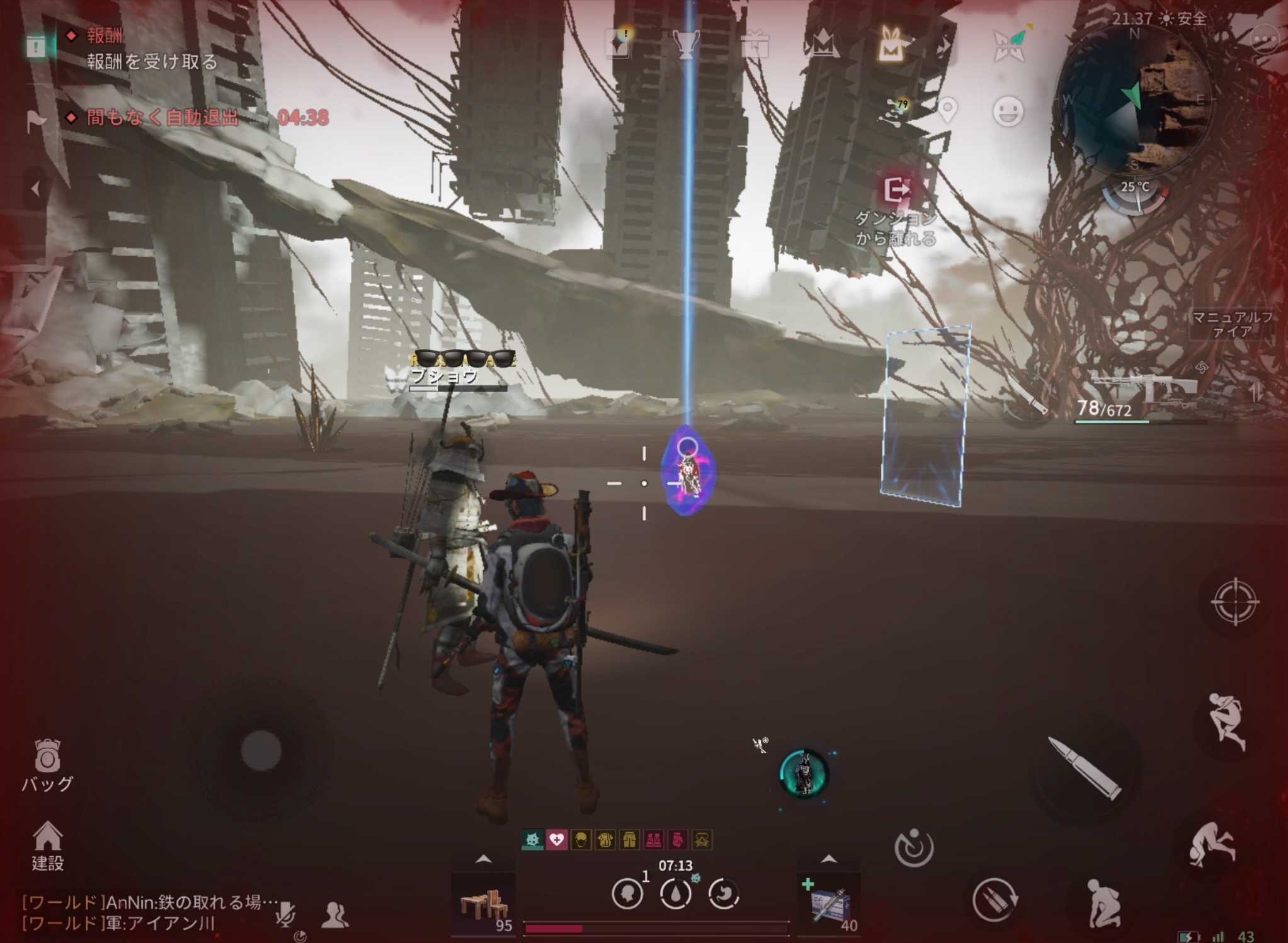Viewport: 1288px width, 943px height.
Task: Toggle Manual Fire mode
Action: click(x=1231, y=324)
